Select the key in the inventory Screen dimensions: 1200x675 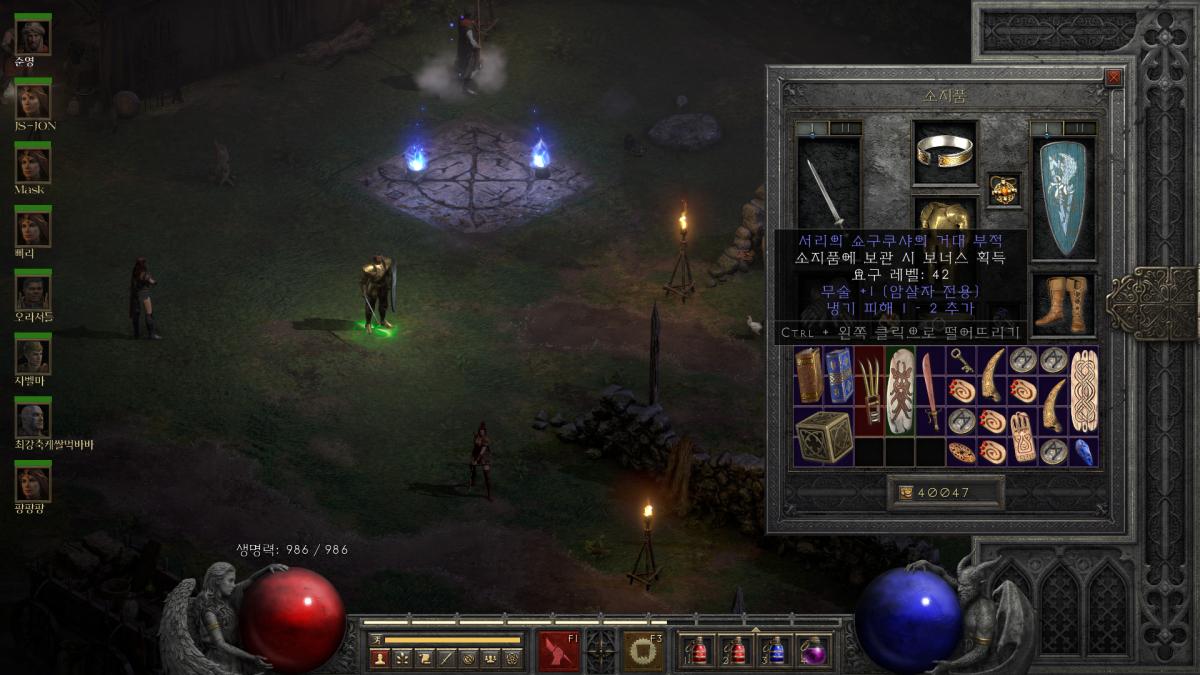coord(961,359)
